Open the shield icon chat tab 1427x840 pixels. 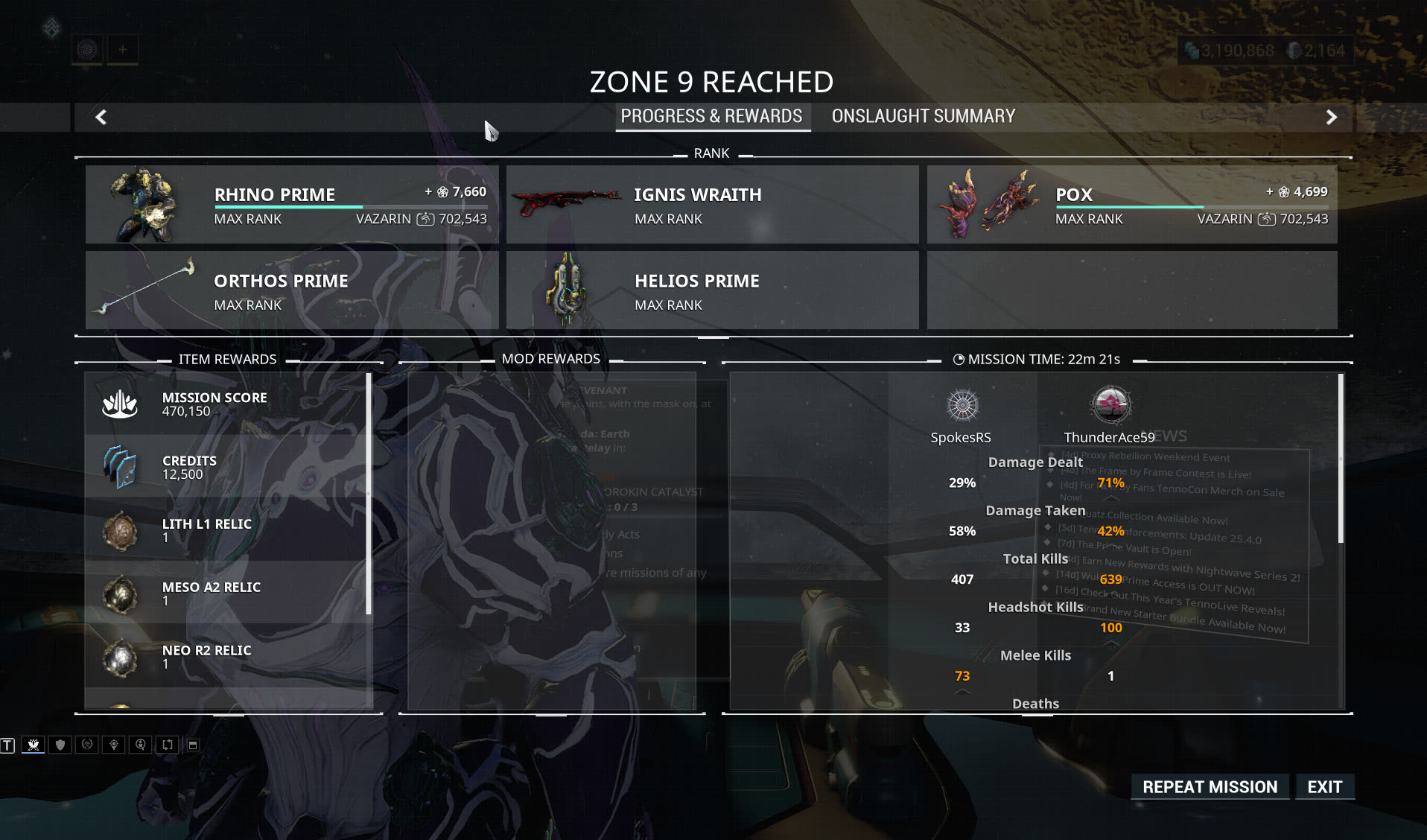pyautogui.click(x=60, y=745)
